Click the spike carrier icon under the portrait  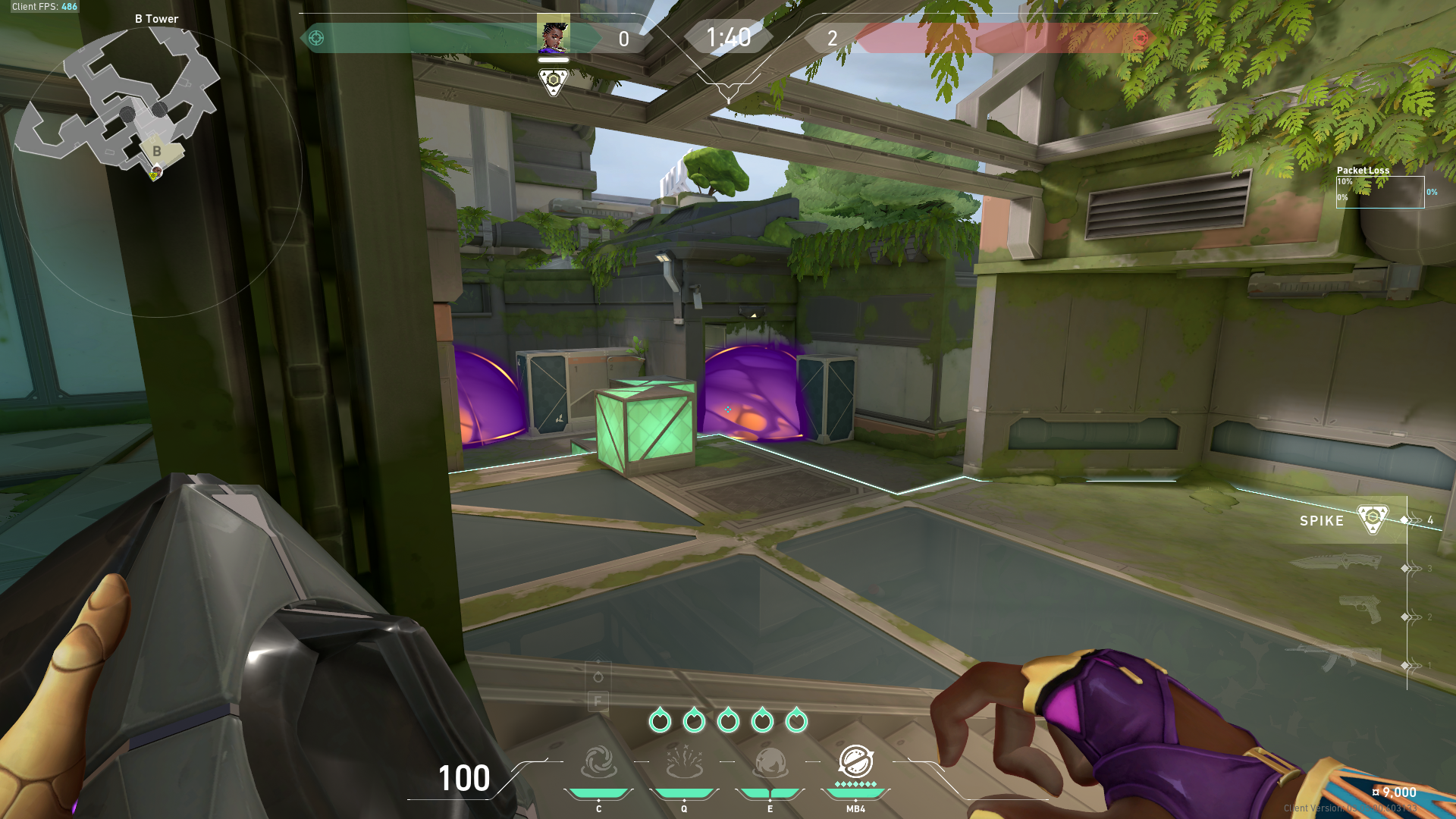click(553, 81)
